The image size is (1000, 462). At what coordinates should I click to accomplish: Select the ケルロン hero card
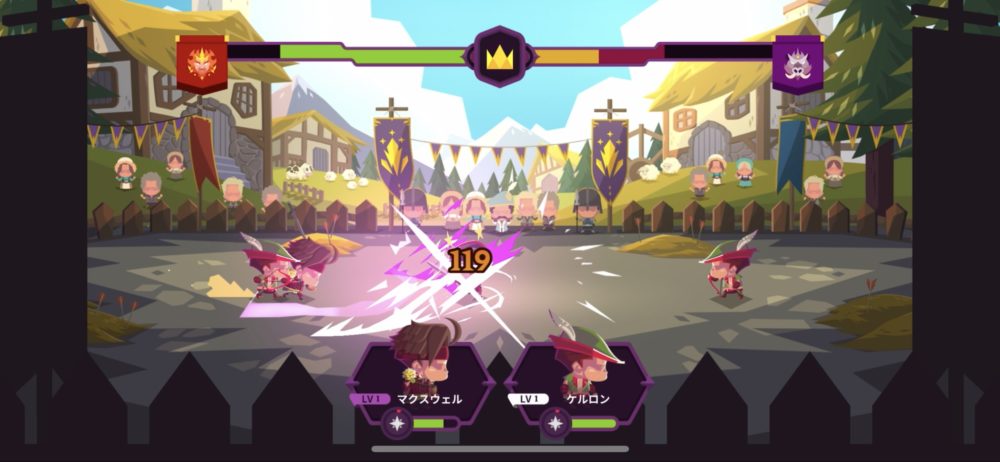578,377
